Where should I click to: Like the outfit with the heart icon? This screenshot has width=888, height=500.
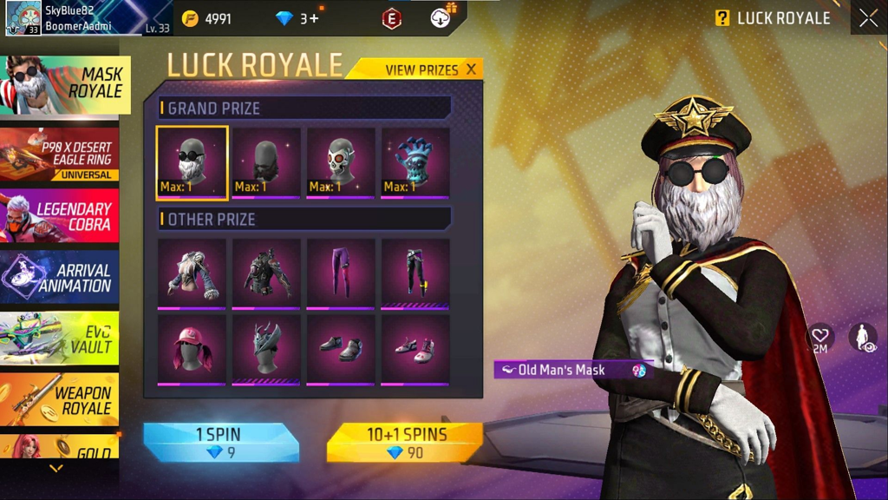coord(820,336)
